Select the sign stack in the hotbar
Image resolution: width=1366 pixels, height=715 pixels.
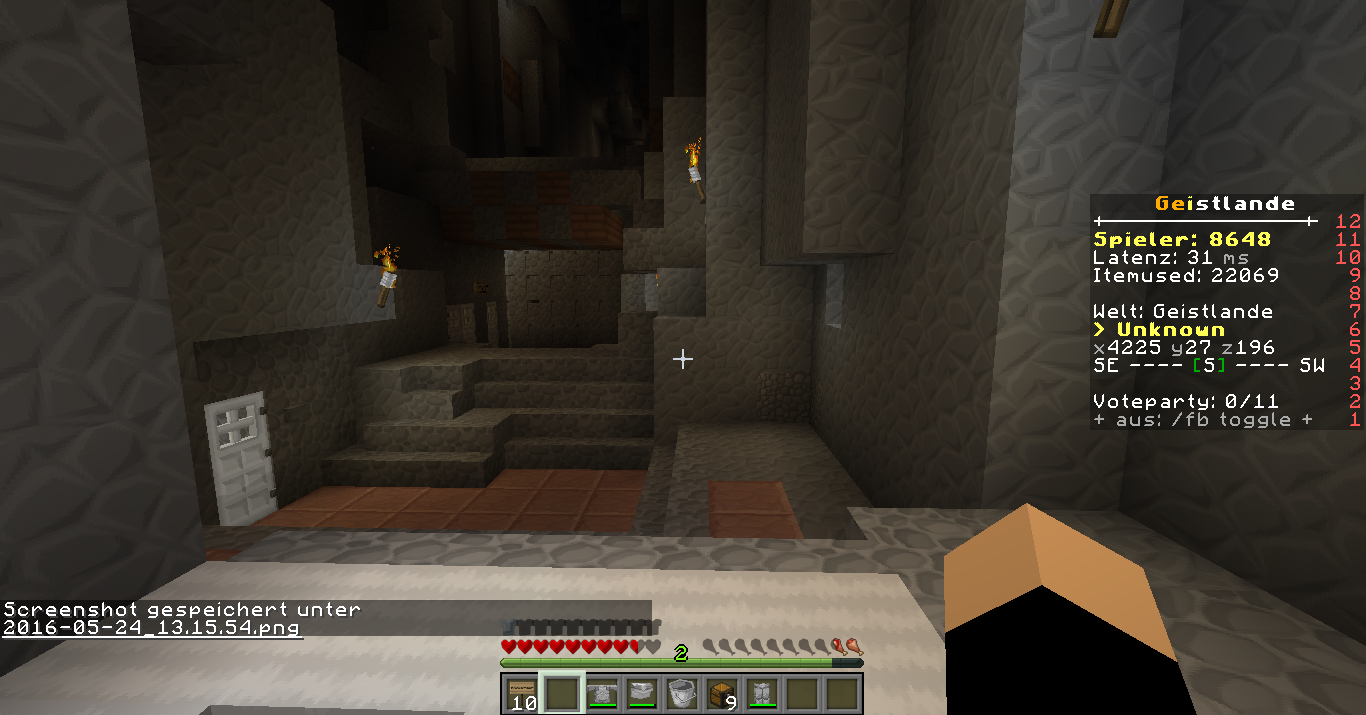click(x=520, y=693)
